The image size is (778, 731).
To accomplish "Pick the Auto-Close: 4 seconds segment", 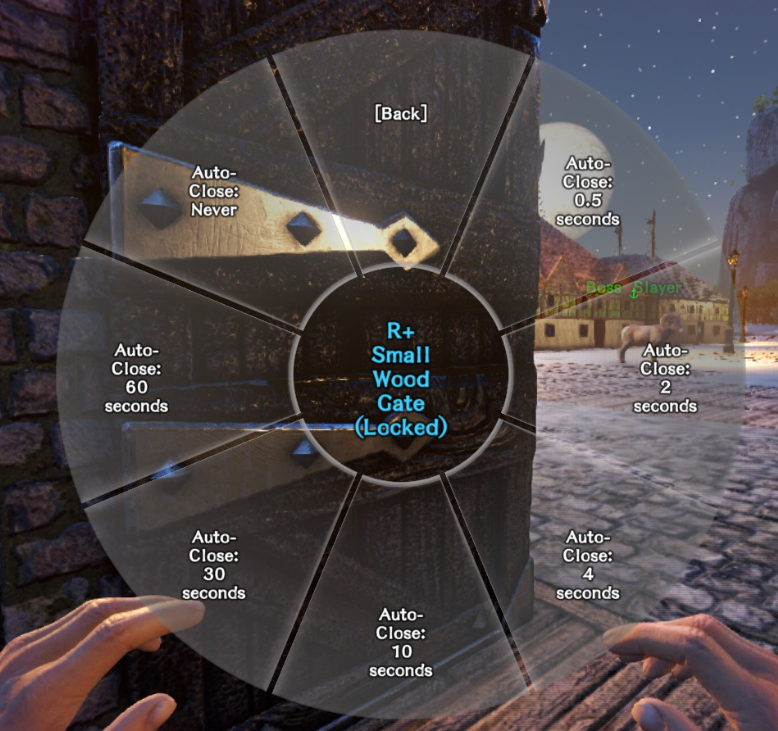I will click(x=588, y=565).
